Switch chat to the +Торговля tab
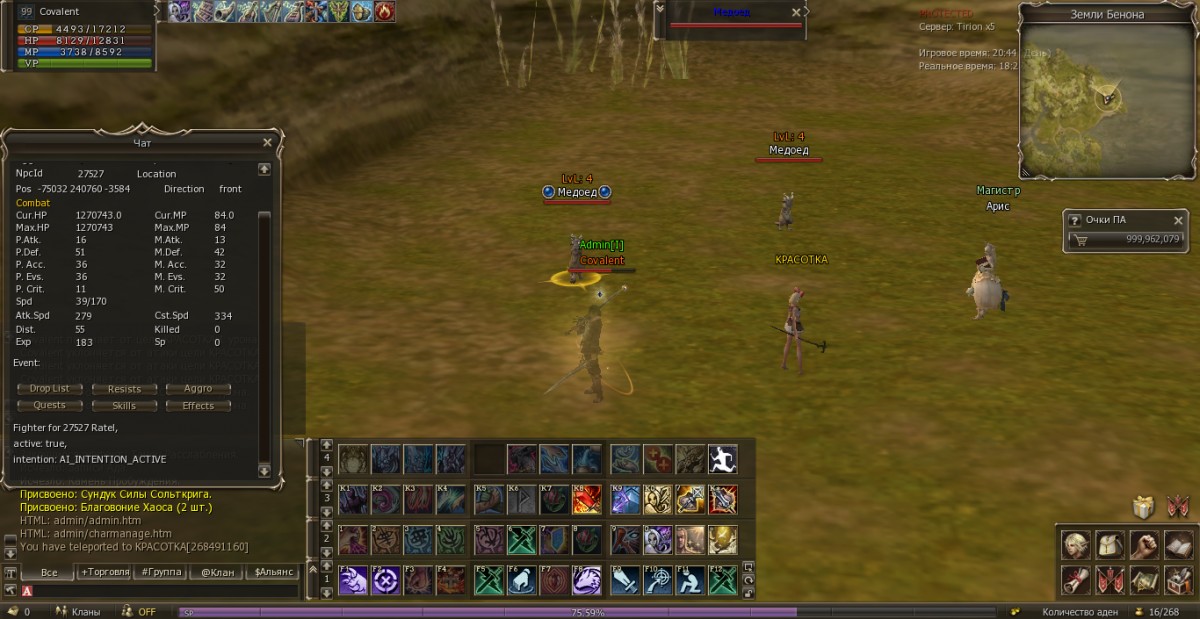This screenshot has width=1200, height=619. click(105, 572)
